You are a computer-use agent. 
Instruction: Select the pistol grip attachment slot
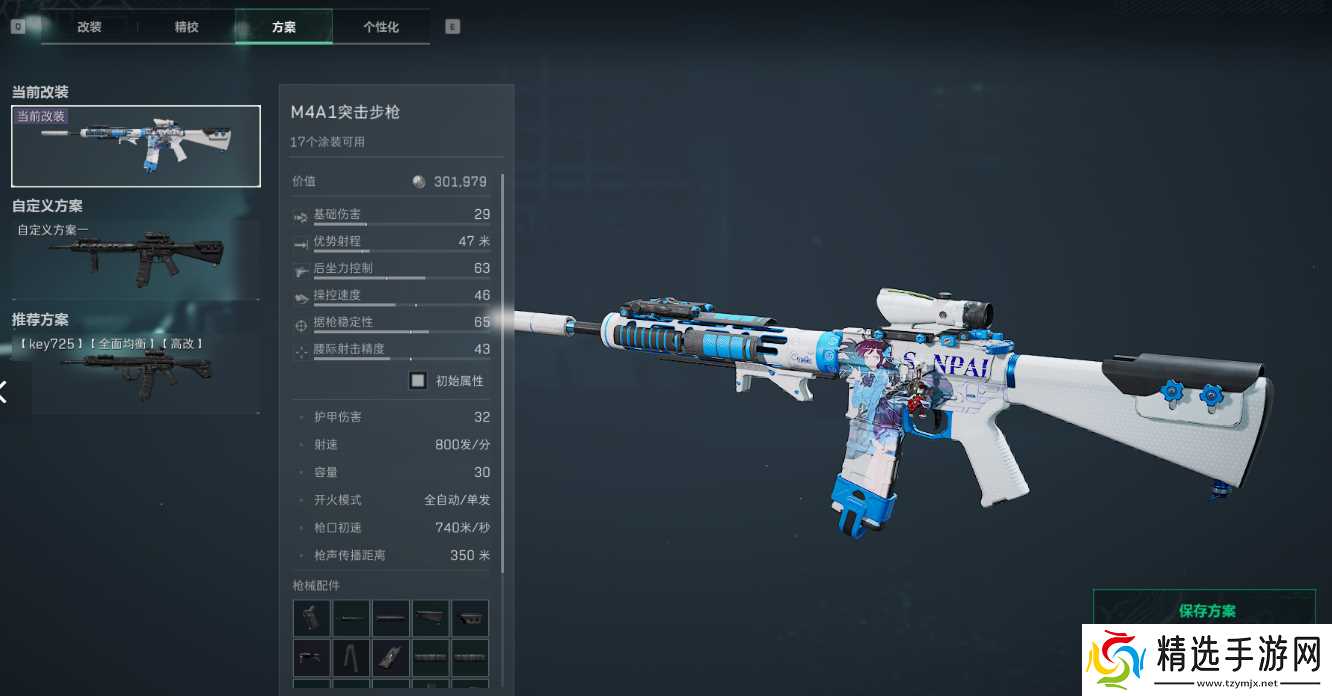[311, 618]
